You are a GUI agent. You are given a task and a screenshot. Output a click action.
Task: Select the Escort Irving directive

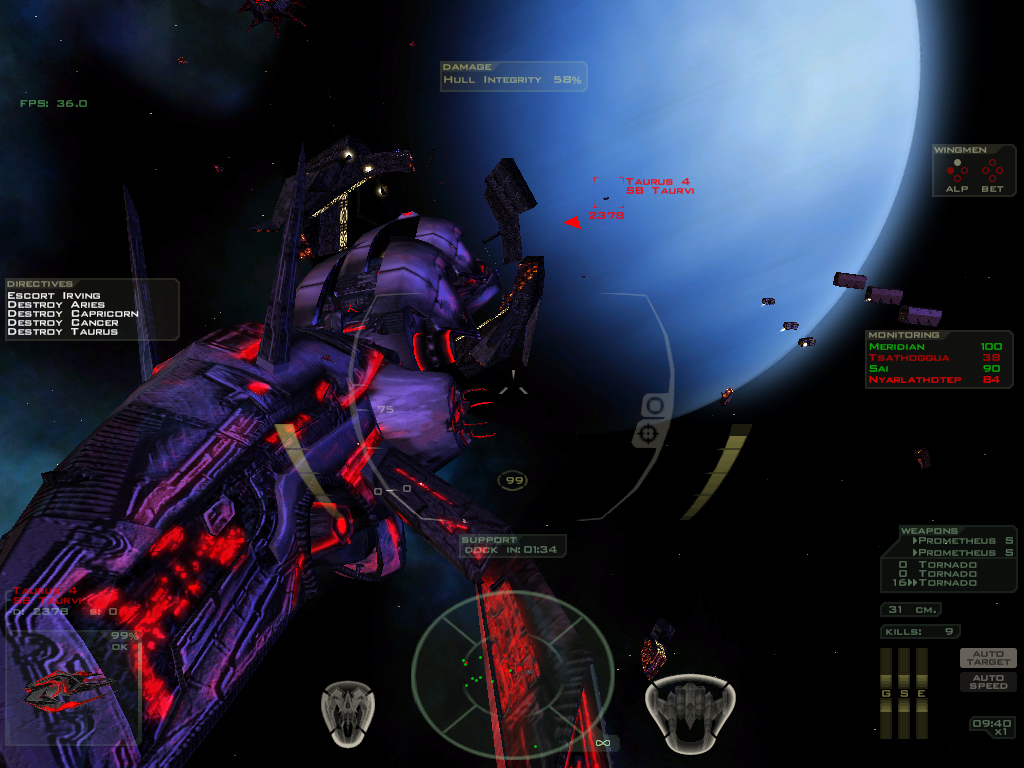[54, 296]
